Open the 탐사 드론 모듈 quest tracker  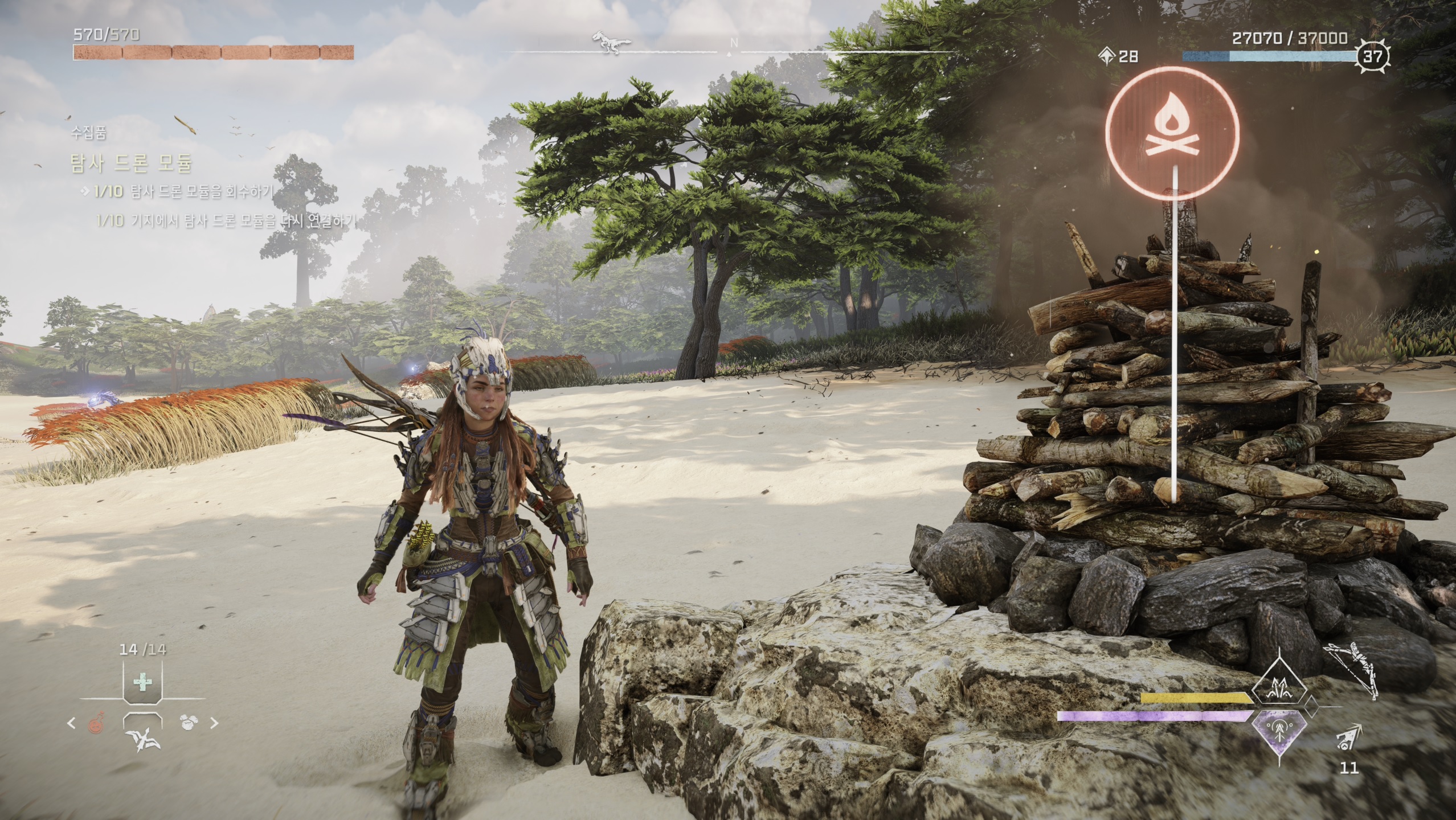131,164
